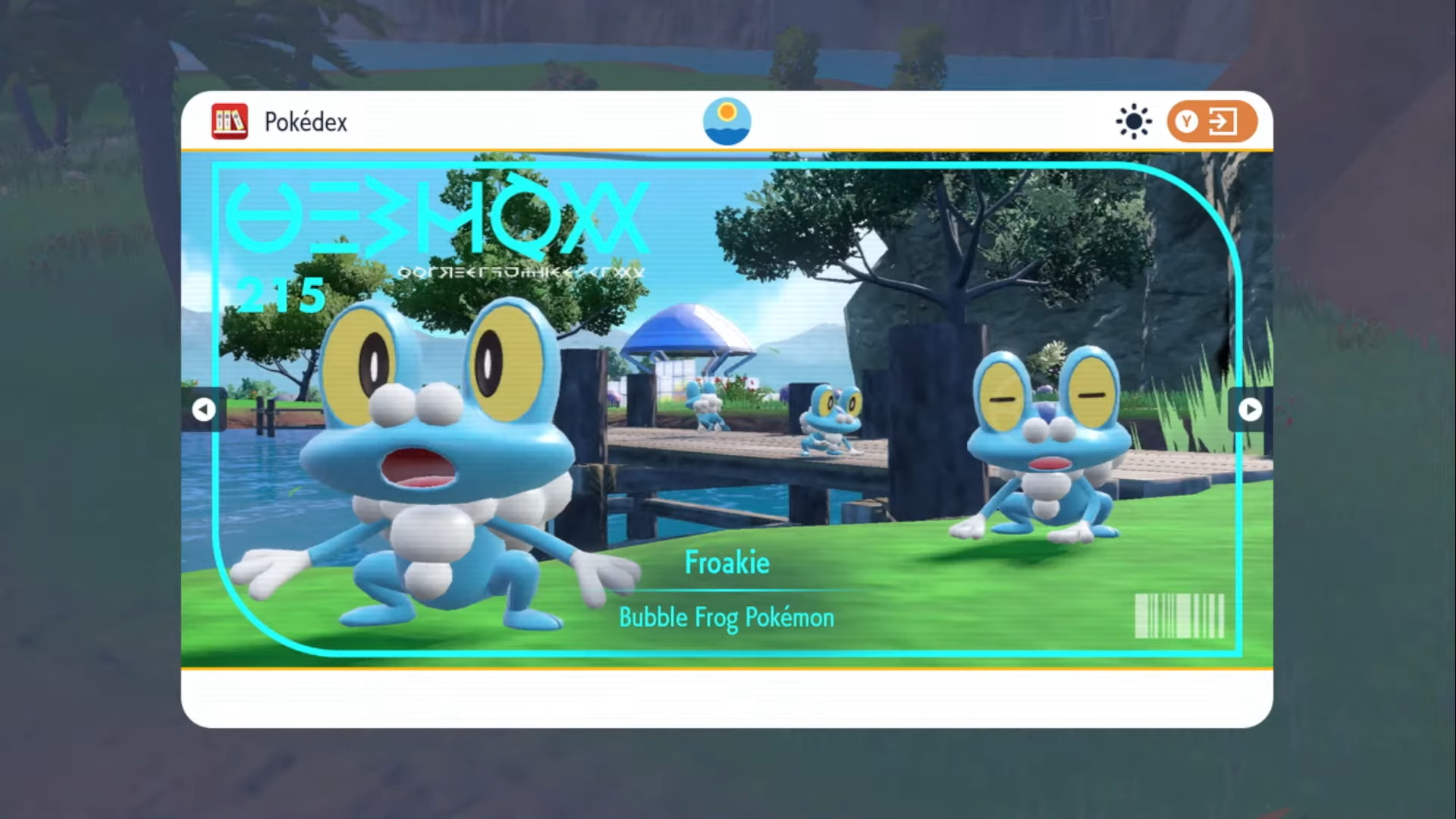Advance to the next Pokédex entry arrow

[1250, 409]
